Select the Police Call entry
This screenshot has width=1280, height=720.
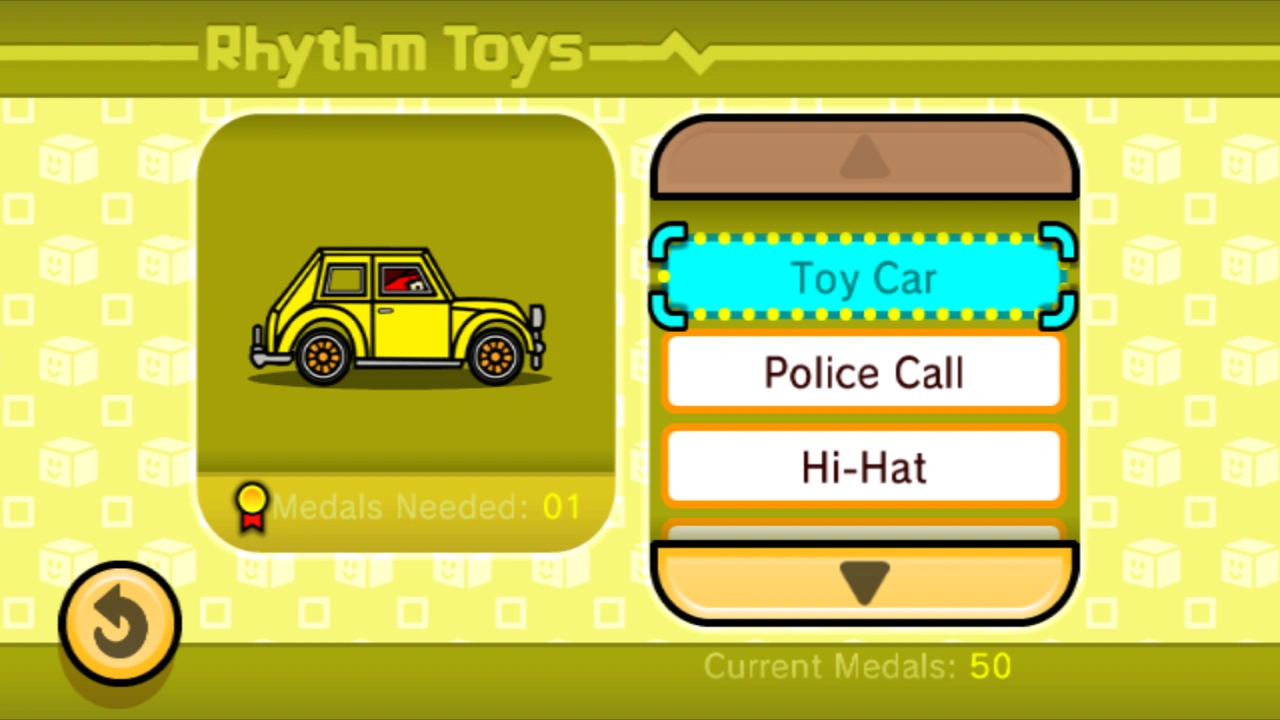863,372
